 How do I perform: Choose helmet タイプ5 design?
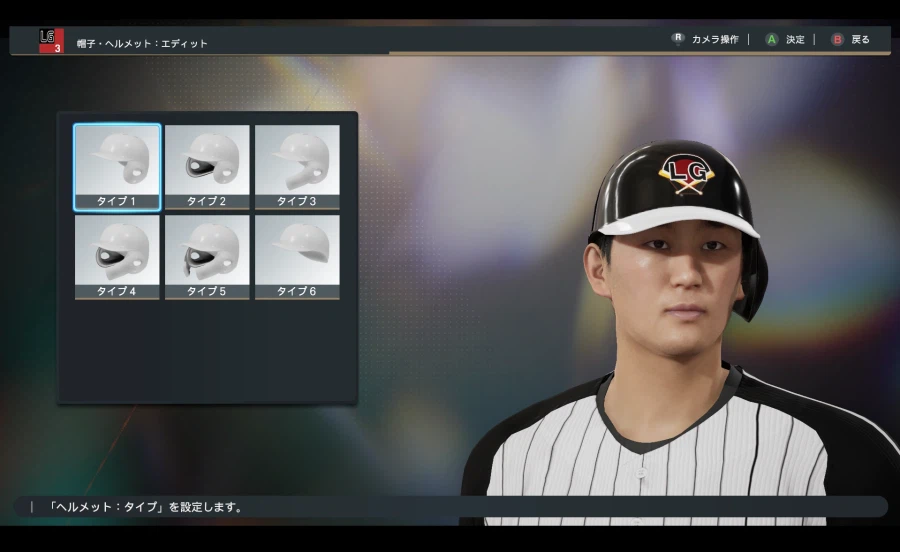pyautogui.click(x=207, y=256)
